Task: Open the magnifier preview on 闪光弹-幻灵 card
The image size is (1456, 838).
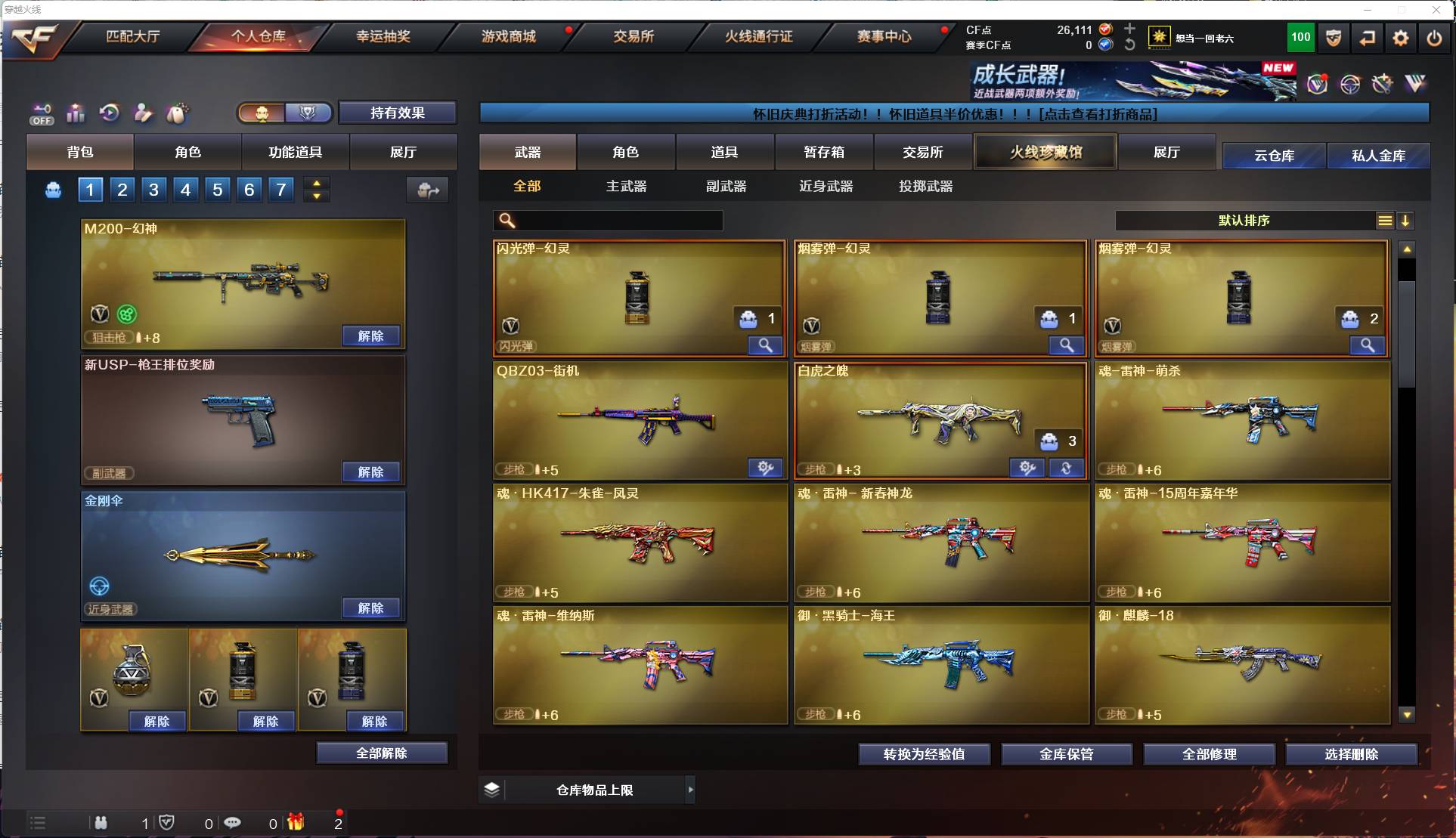Action: tap(765, 345)
